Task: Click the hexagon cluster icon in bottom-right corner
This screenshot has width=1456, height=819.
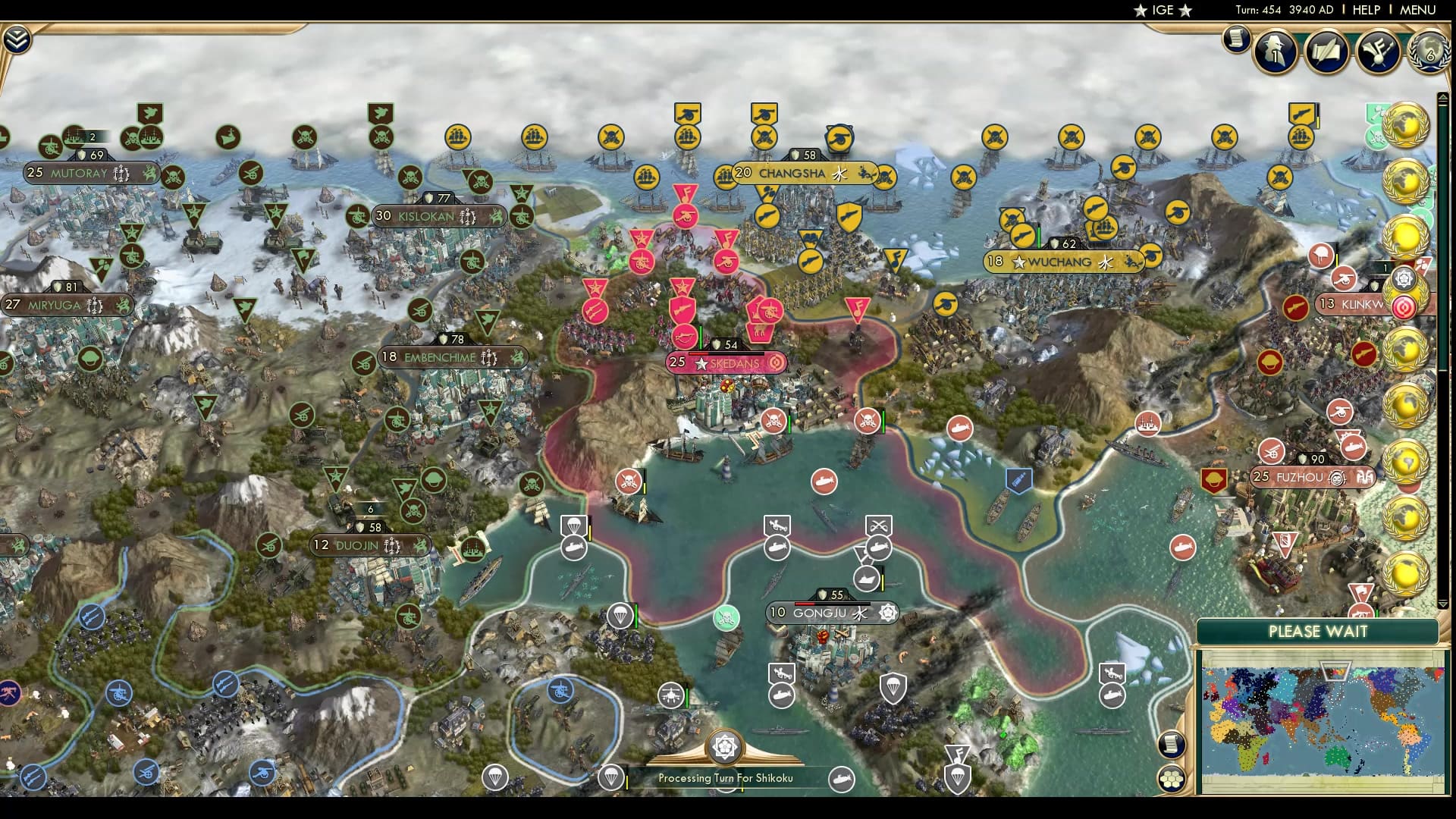Action: click(1172, 780)
